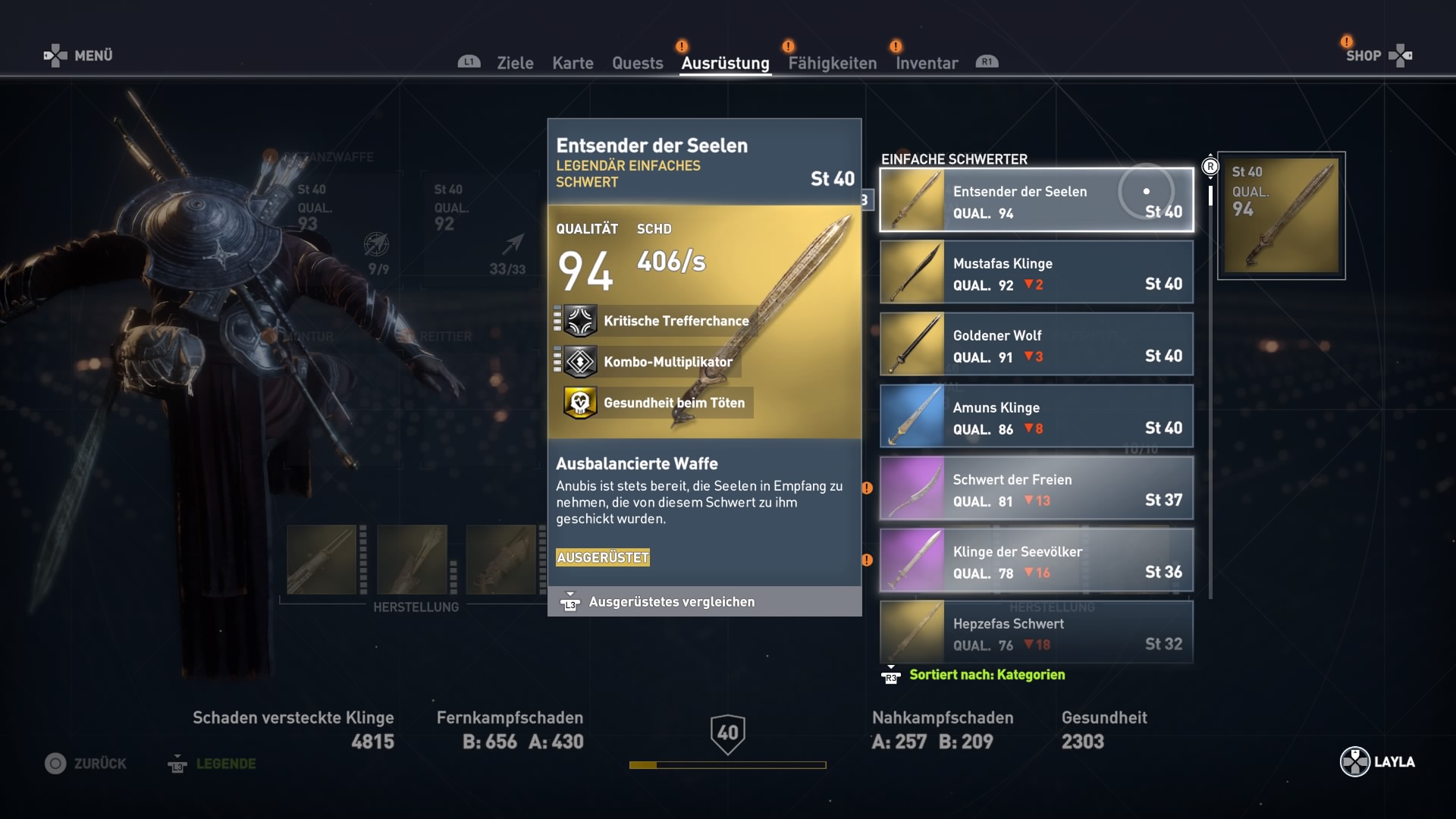Pick the blue Amuns Klinge sword

(1036, 416)
